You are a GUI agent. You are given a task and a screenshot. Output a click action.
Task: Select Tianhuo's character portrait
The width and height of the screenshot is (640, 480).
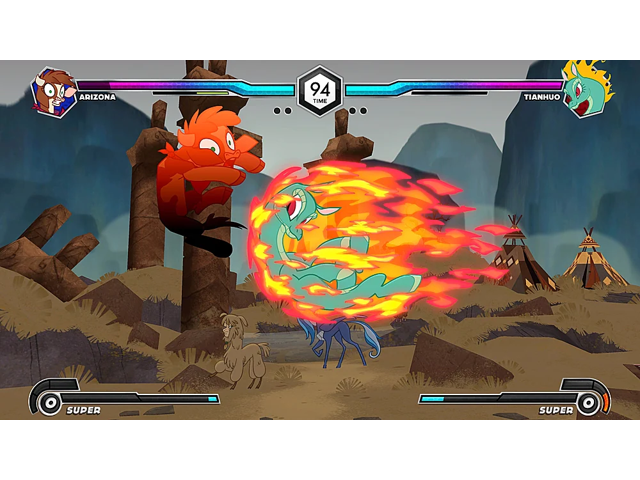click(x=584, y=92)
